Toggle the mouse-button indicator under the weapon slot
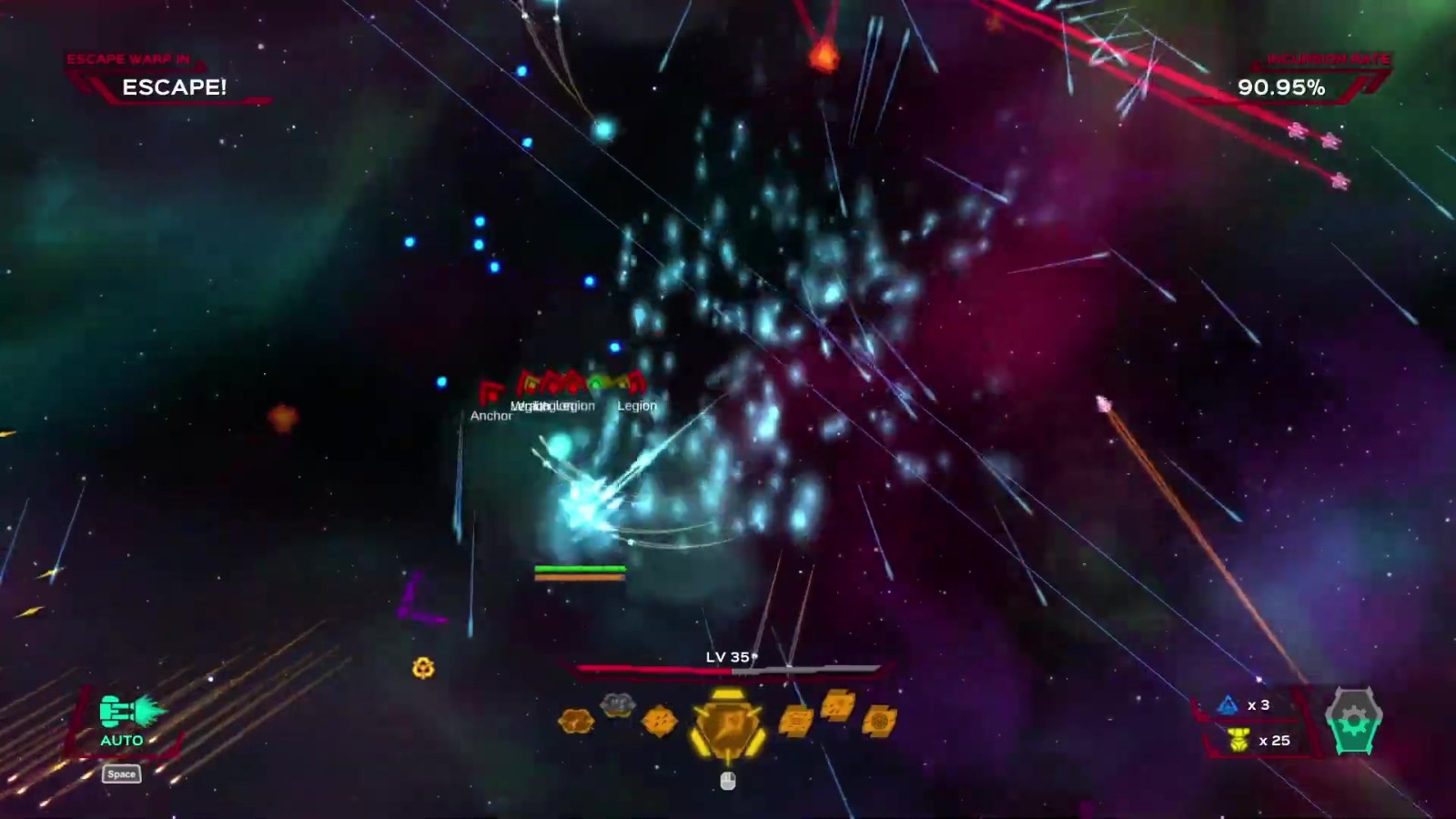This screenshot has height=819, width=1456. 726,780
